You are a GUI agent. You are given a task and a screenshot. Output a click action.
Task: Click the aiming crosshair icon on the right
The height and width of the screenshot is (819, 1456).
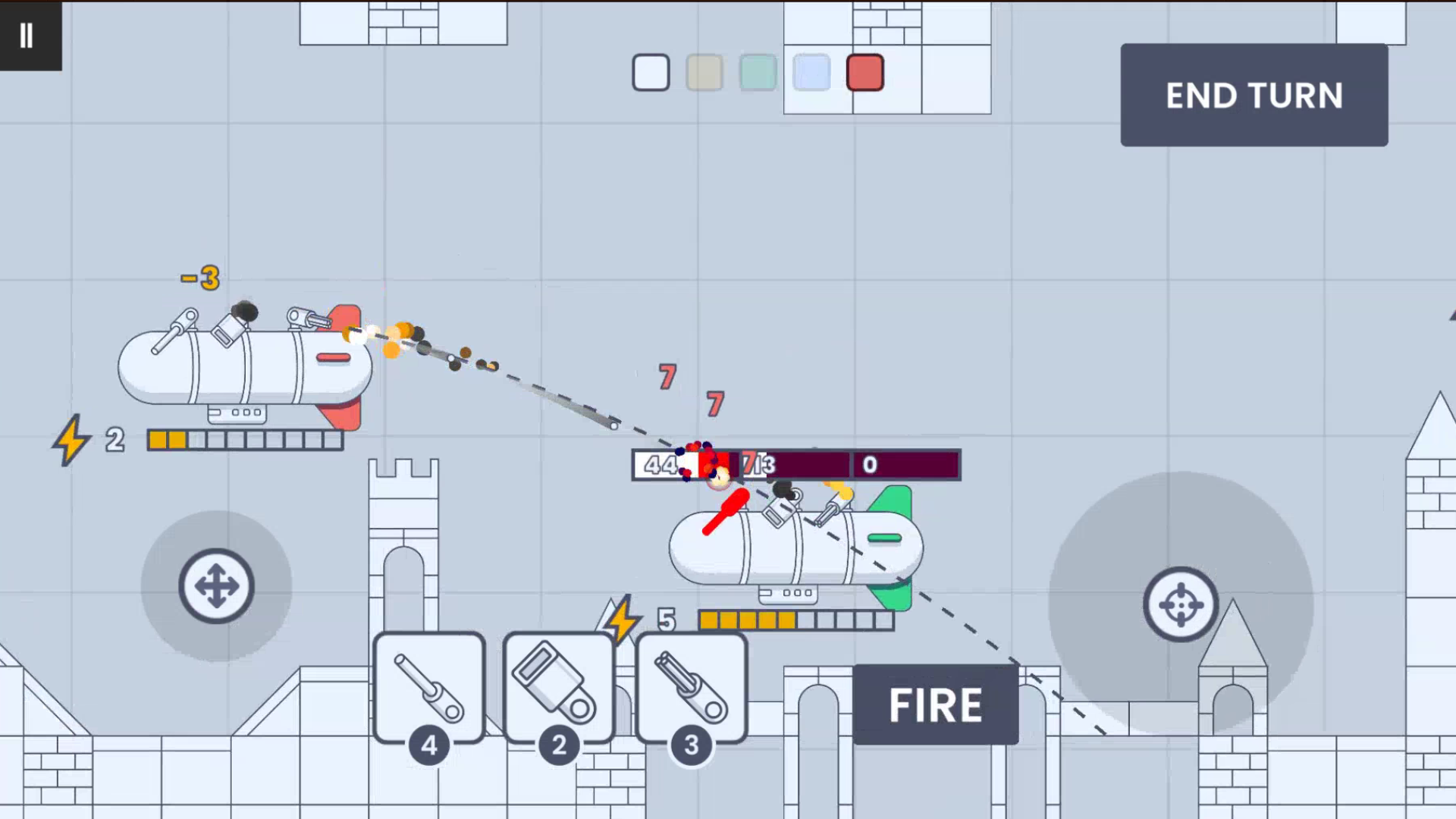click(1181, 604)
